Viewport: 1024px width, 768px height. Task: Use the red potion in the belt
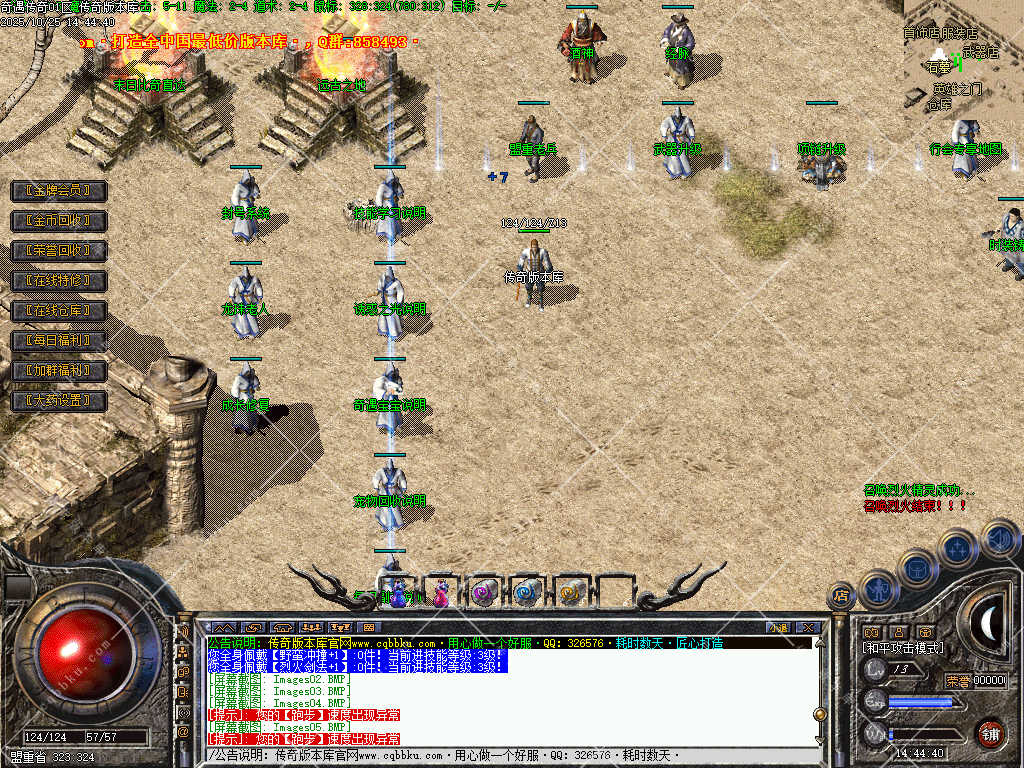click(441, 593)
